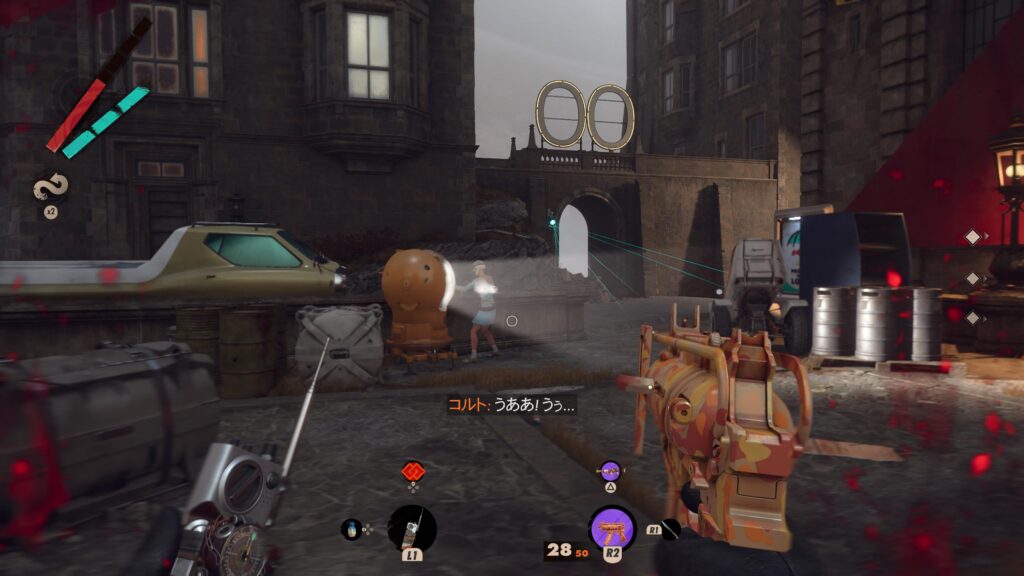Select the Hackamajig gadget slot
1024x576 pixels.
coord(412,527)
